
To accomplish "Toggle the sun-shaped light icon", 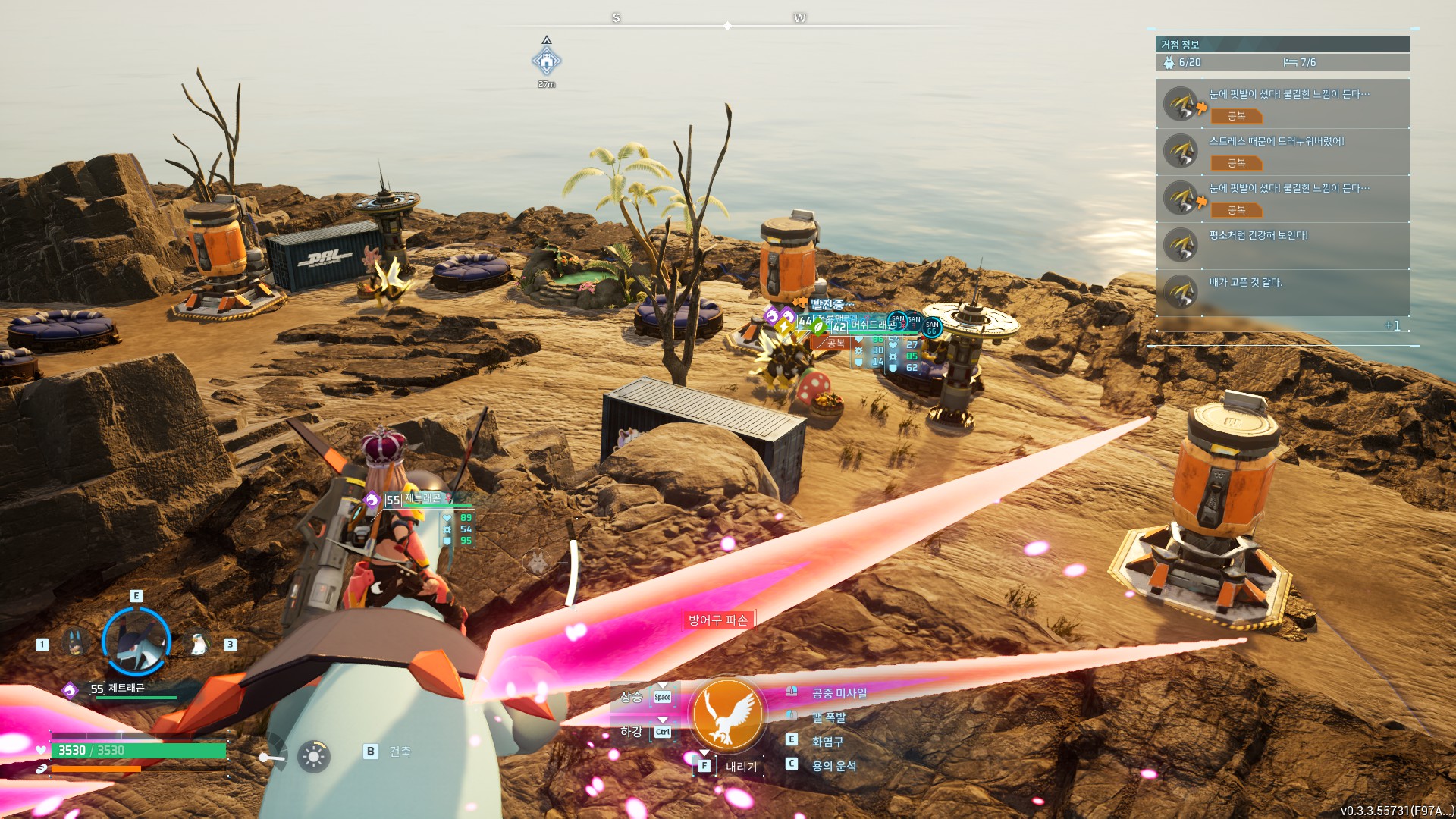I will click(313, 756).
